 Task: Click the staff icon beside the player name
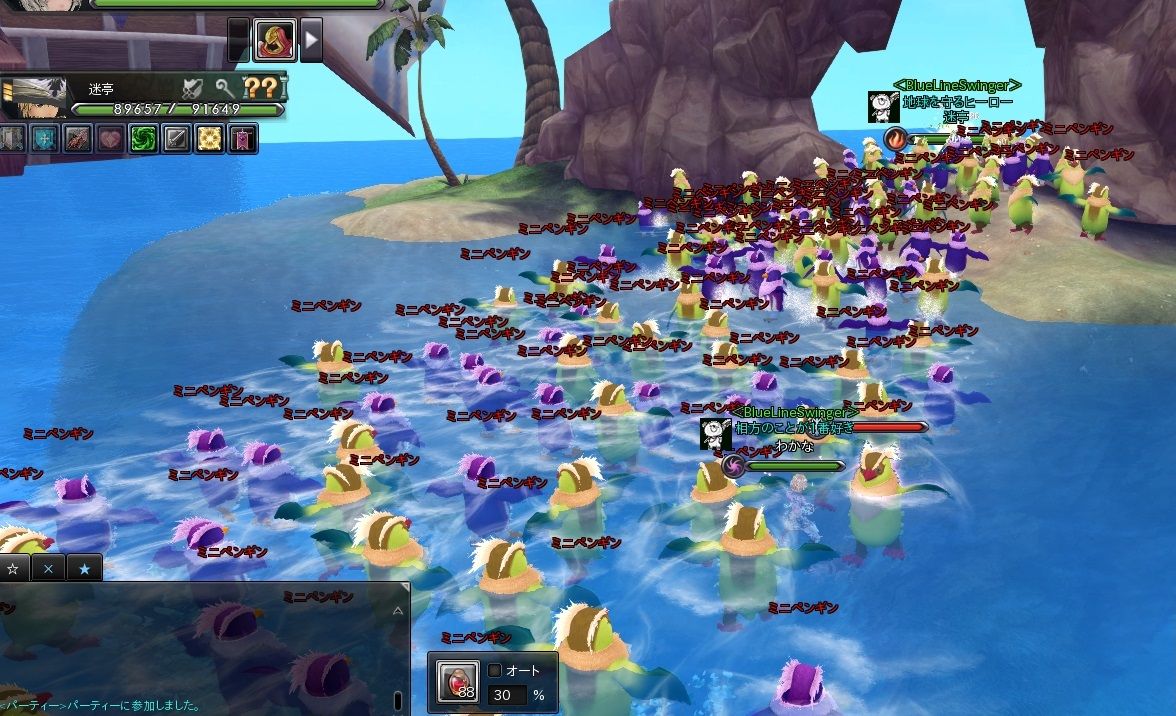pyautogui.click(x=225, y=87)
